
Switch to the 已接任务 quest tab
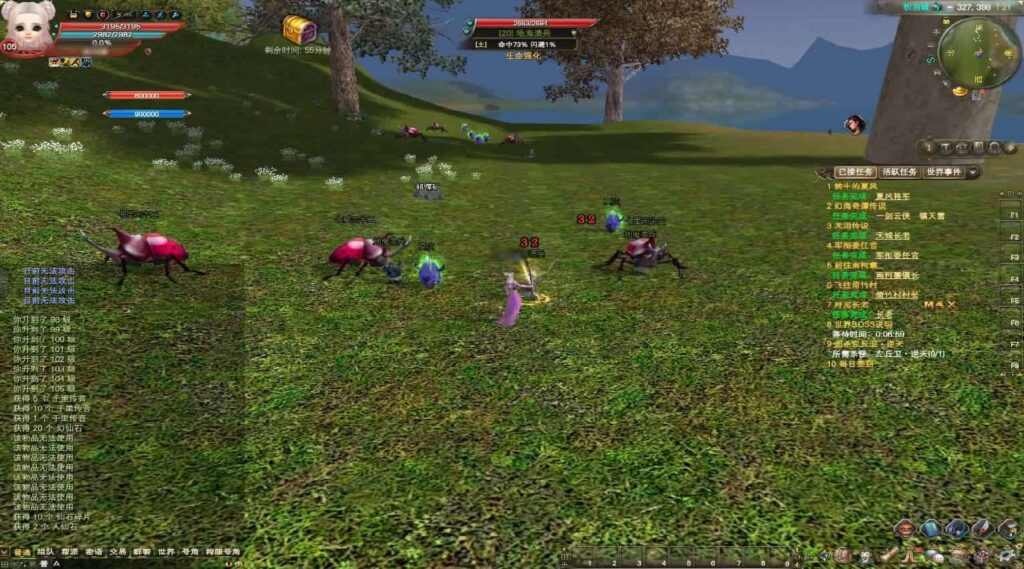[854, 172]
